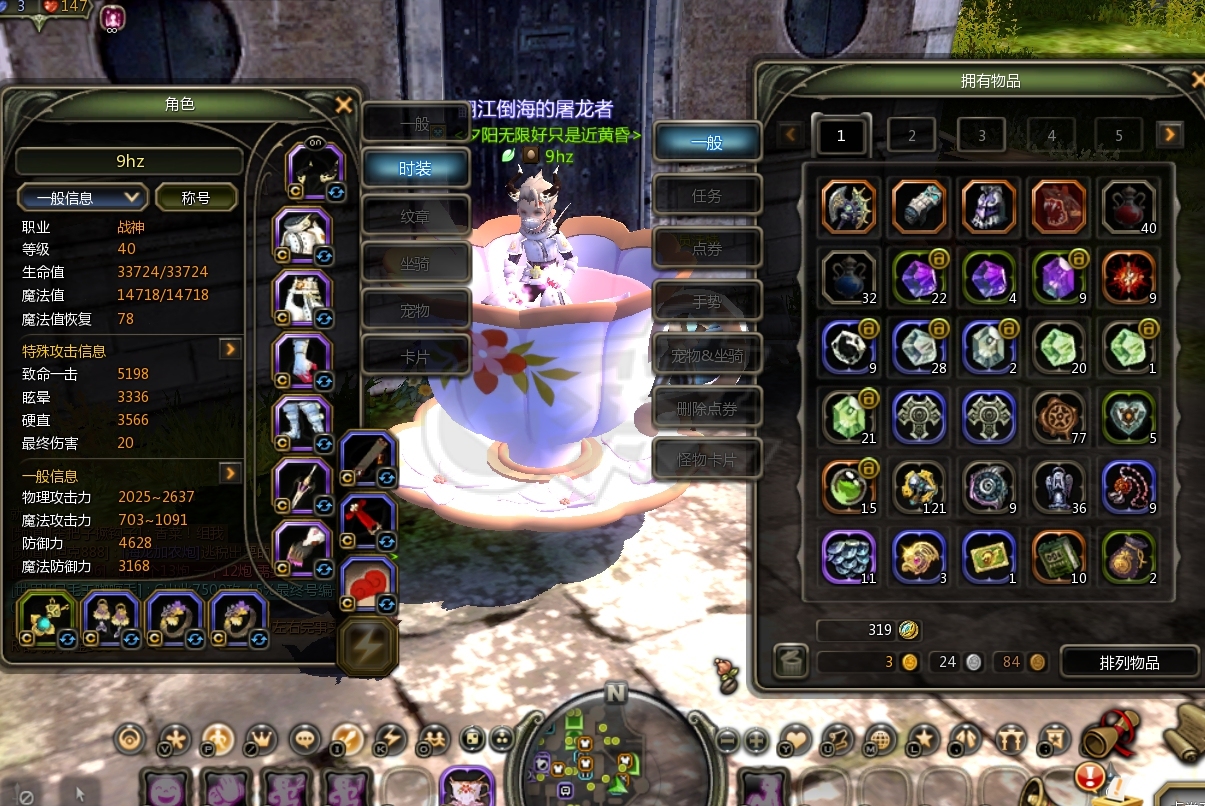Switch to the 时装 costume tab
The width and height of the screenshot is (1205, 806).
(x=415, y=168)
